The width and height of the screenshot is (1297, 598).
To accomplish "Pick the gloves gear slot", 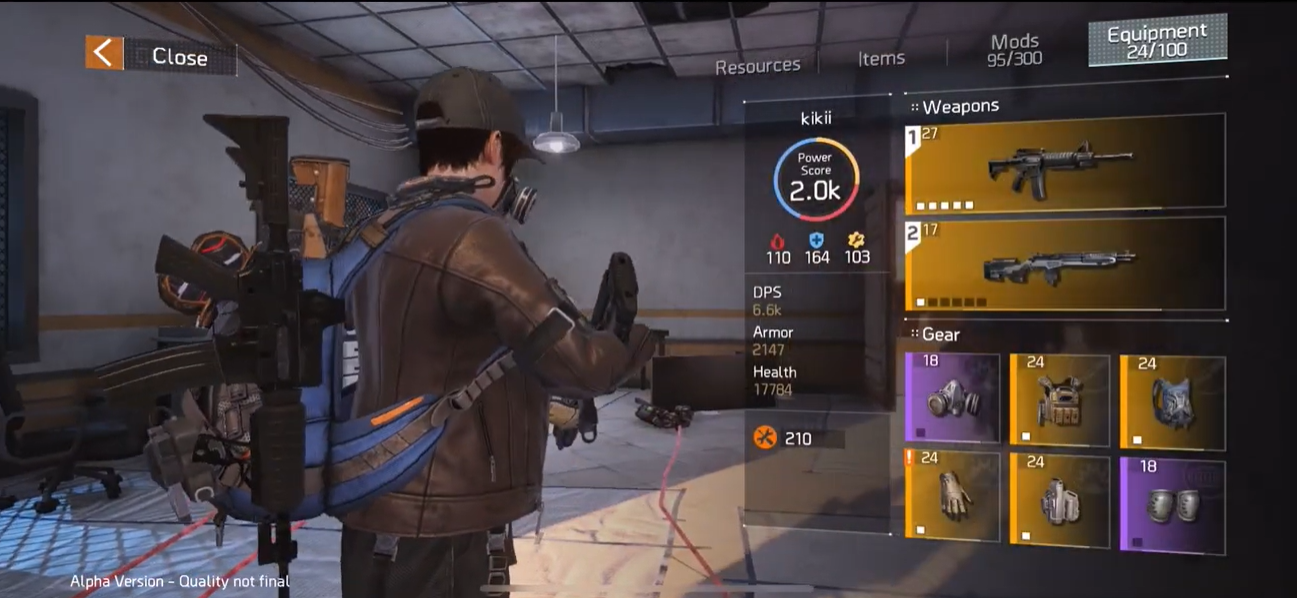I will click(952, 495).
